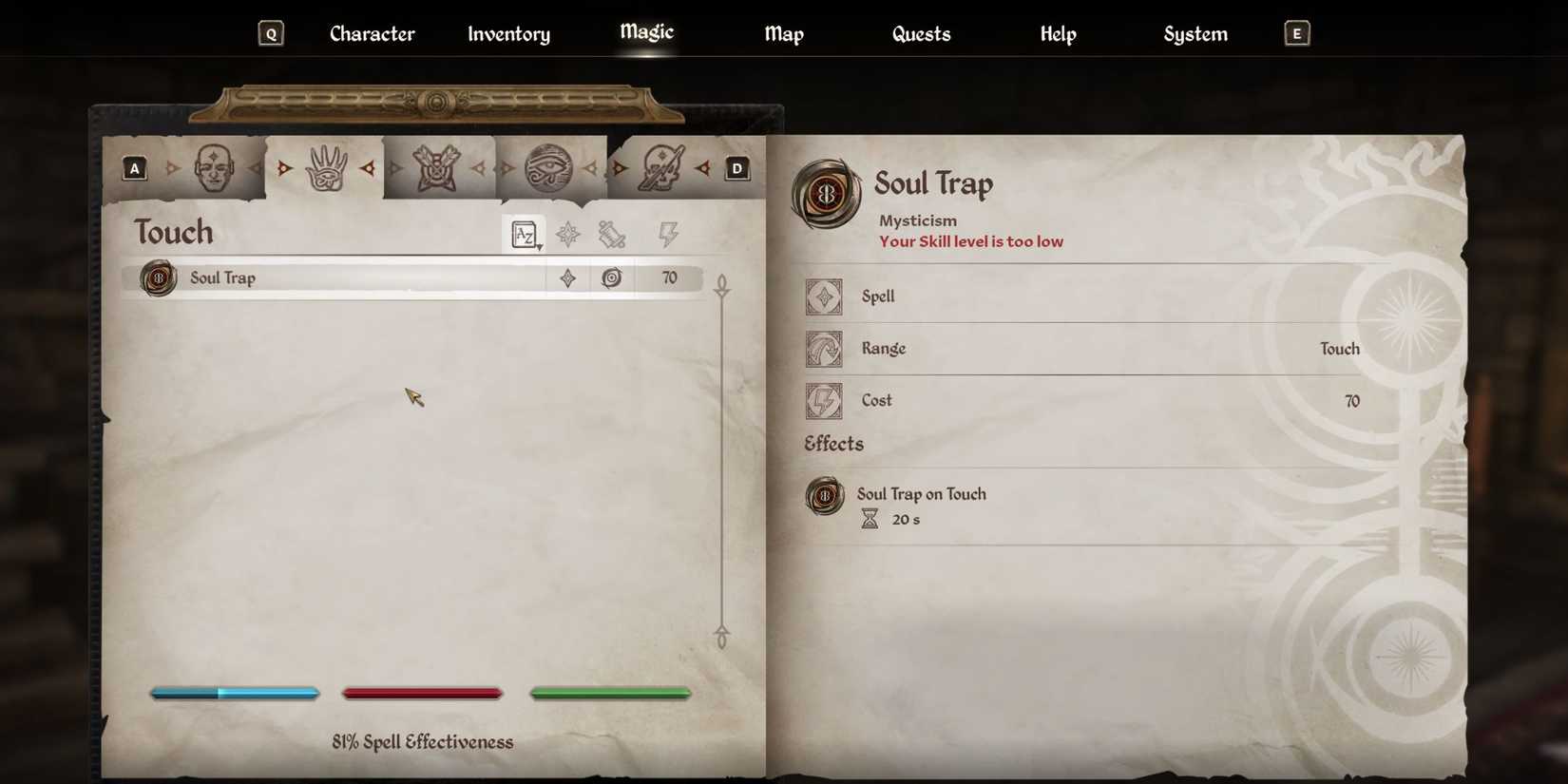1568x784 pixels.
Task: Click the Mysticism school icon in Soul Trap row
Action: click(x=612, y=277)
